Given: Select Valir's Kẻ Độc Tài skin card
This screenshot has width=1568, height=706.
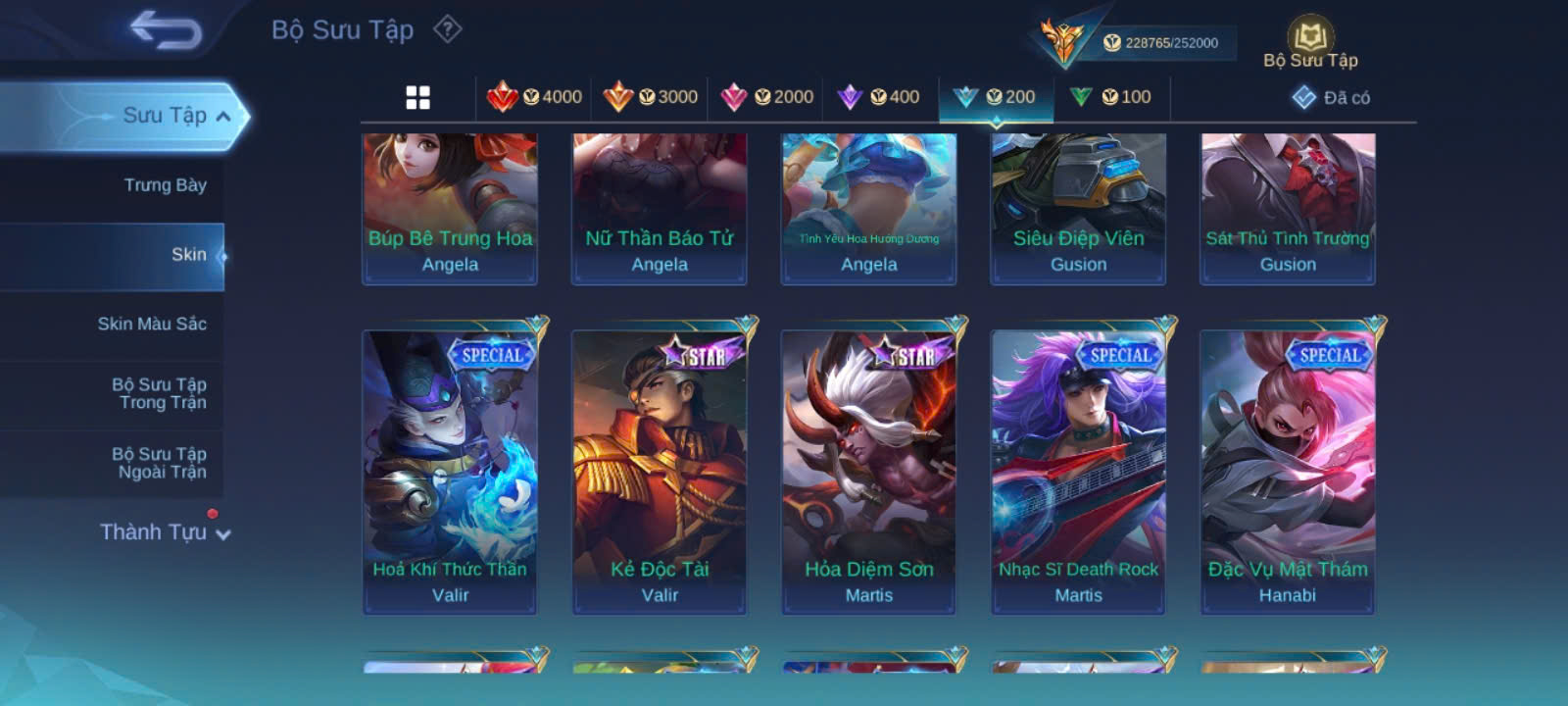Looking at the screenshot, I should coord(660,471).
